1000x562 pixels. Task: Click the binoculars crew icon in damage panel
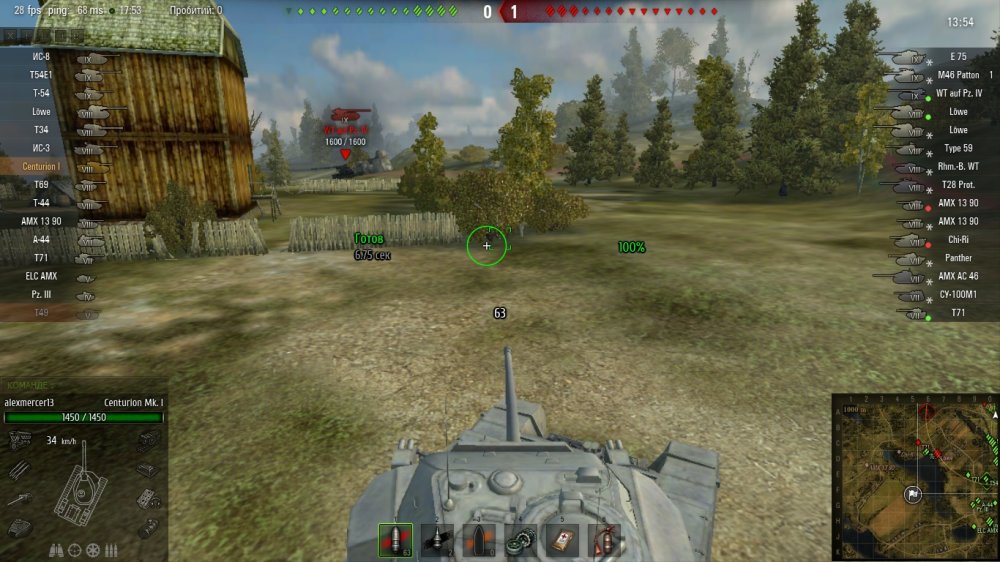point(56,550)
